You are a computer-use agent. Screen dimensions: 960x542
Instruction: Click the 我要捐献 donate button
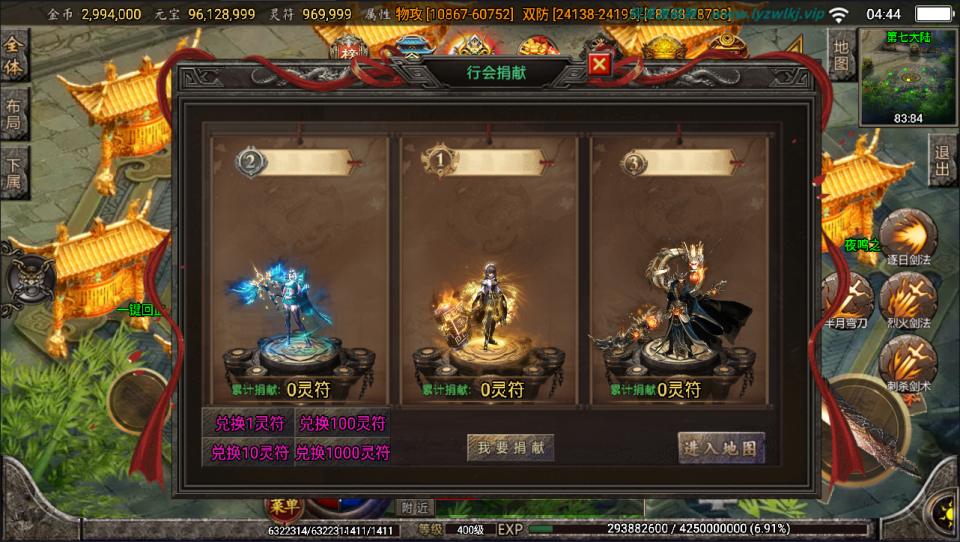pos(510,448)
